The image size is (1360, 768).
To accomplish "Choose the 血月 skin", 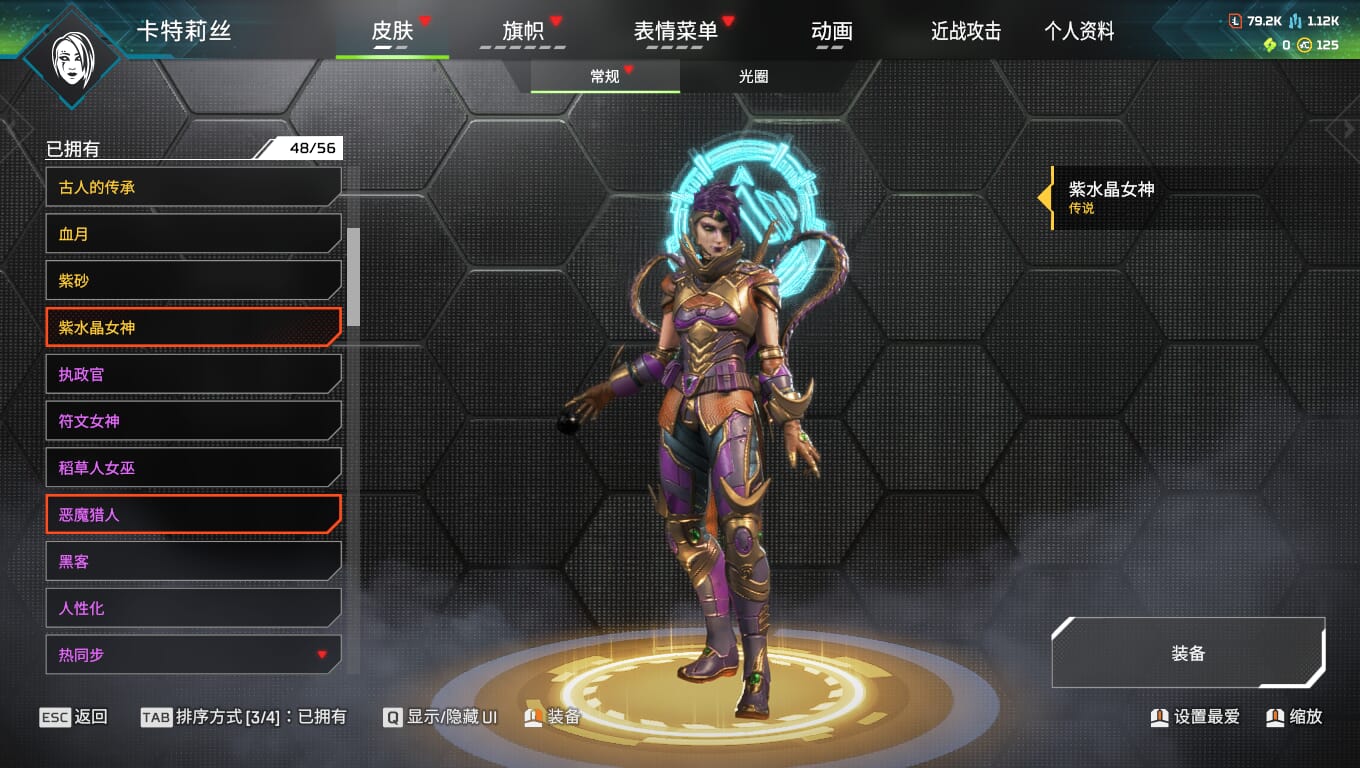I will click(x=193, y=234).
